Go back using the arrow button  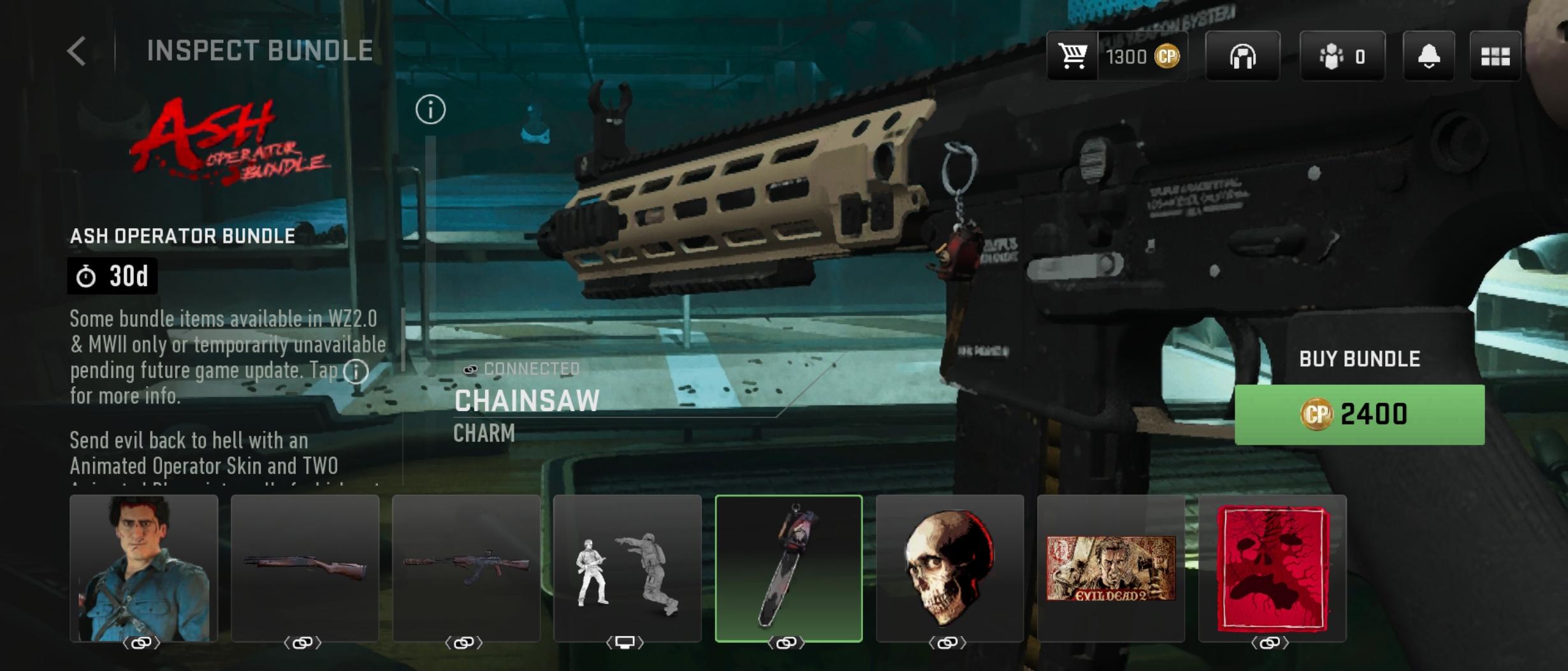click(x=76, y=51)
